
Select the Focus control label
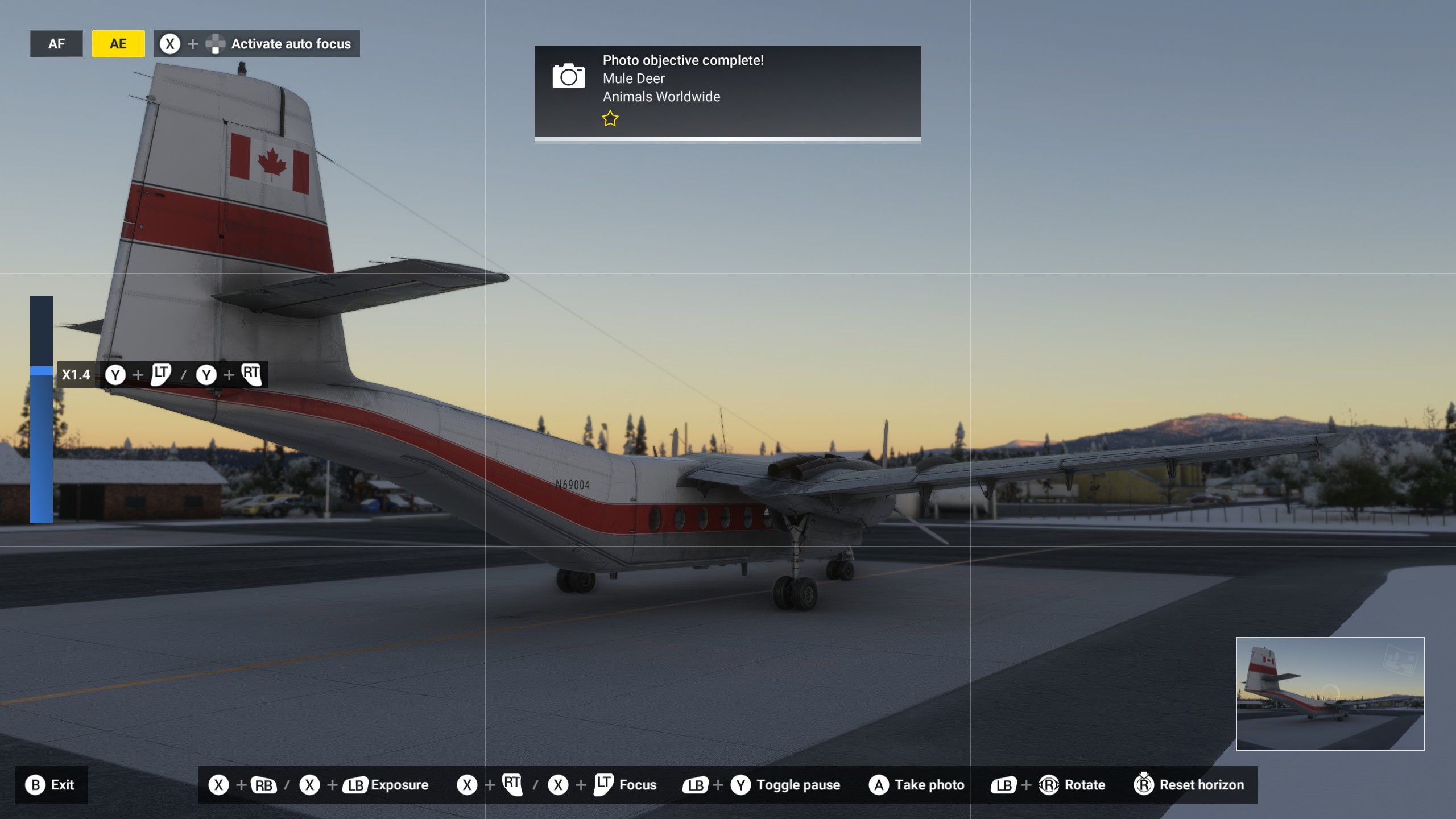638,785
